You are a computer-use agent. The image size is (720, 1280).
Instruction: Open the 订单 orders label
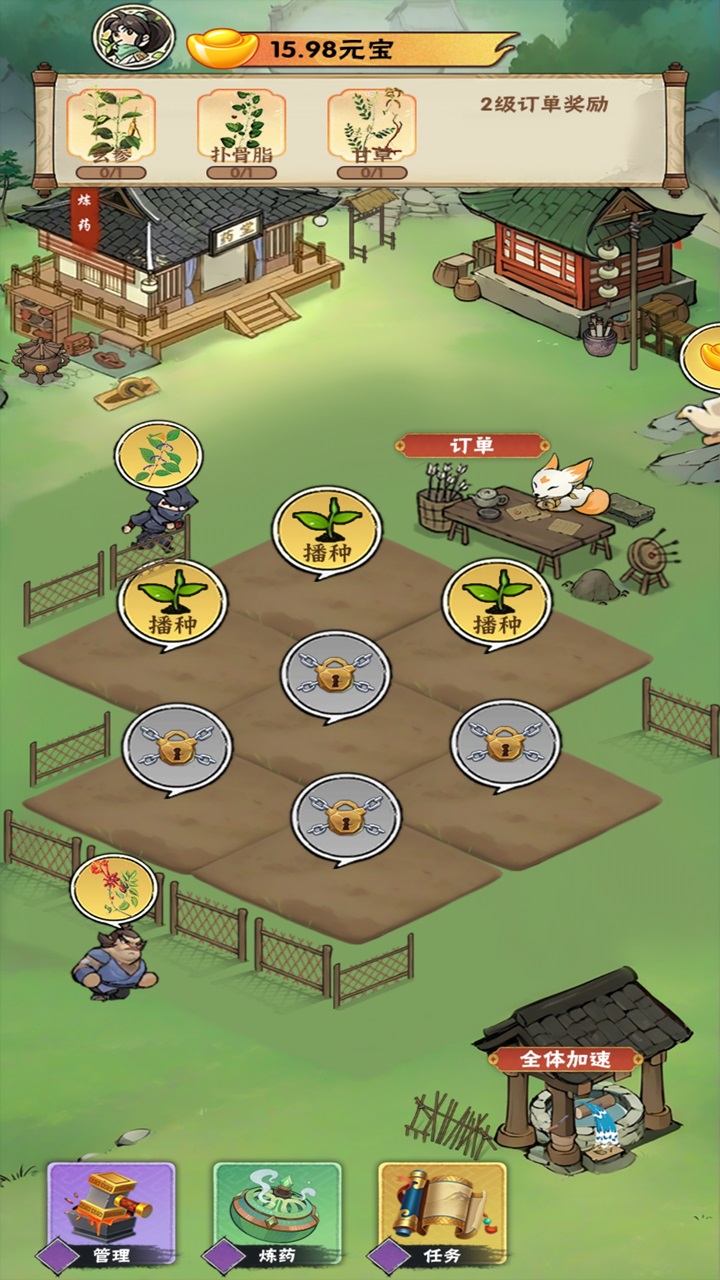[472, 445]
